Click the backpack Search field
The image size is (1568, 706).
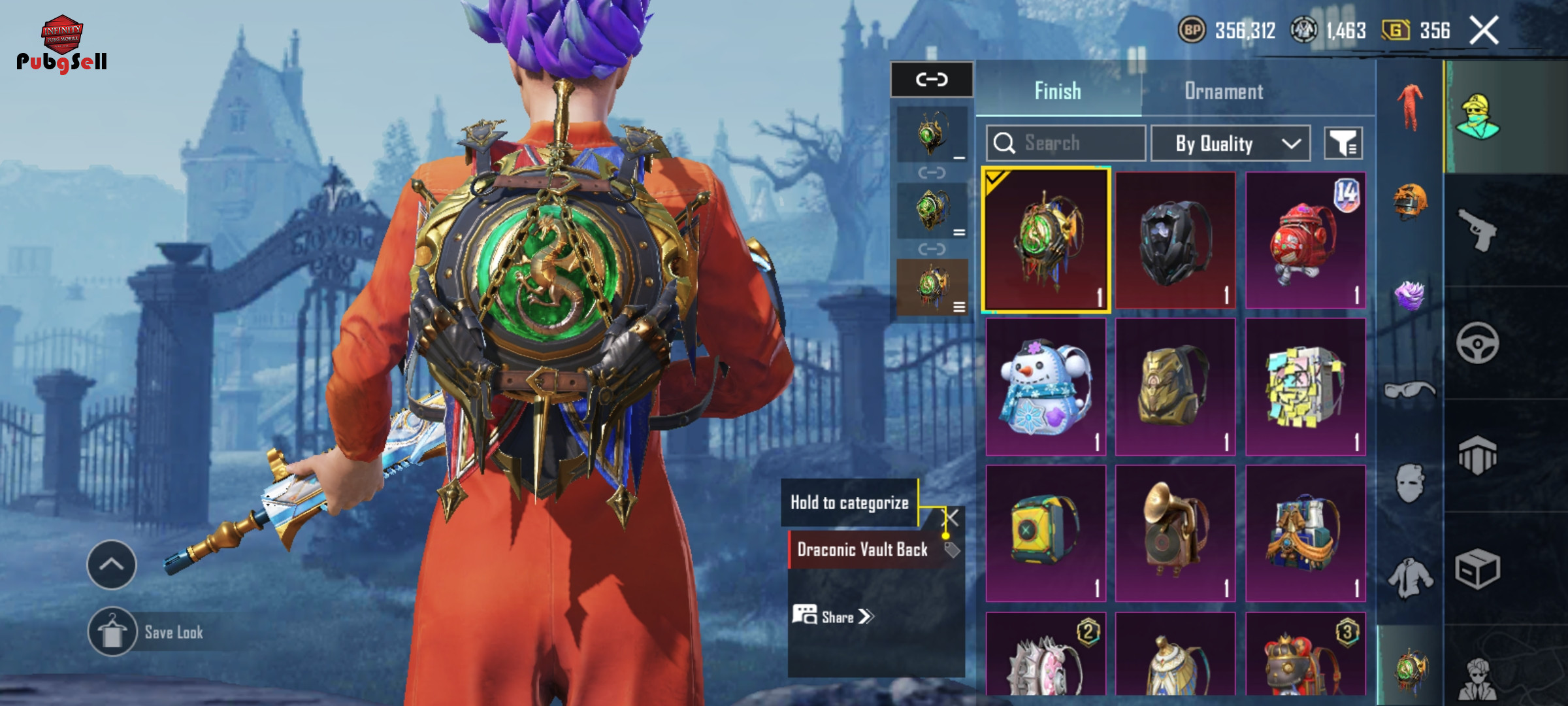tap(1066, 143)
